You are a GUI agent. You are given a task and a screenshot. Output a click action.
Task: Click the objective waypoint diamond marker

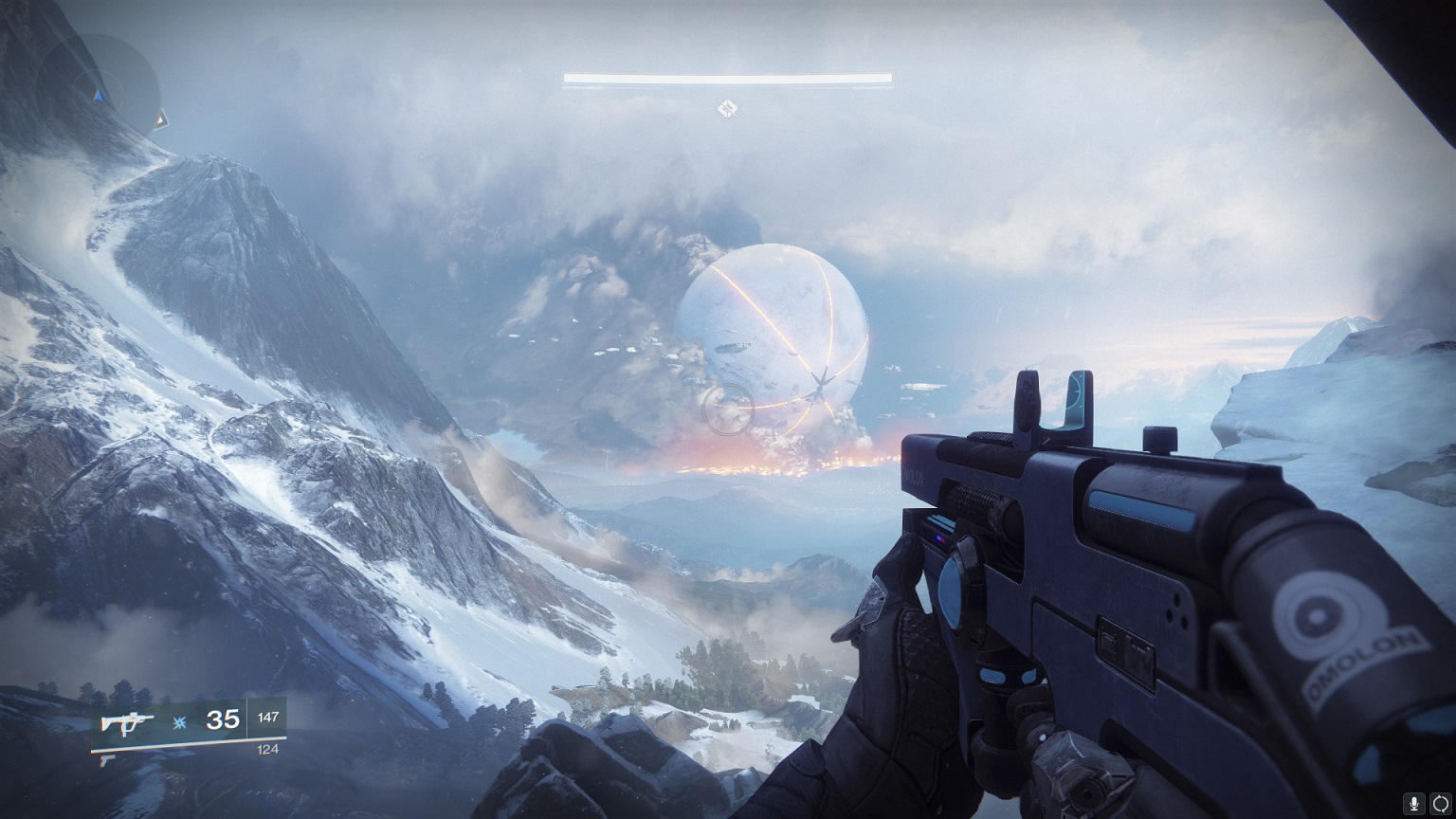pos(727,109)
